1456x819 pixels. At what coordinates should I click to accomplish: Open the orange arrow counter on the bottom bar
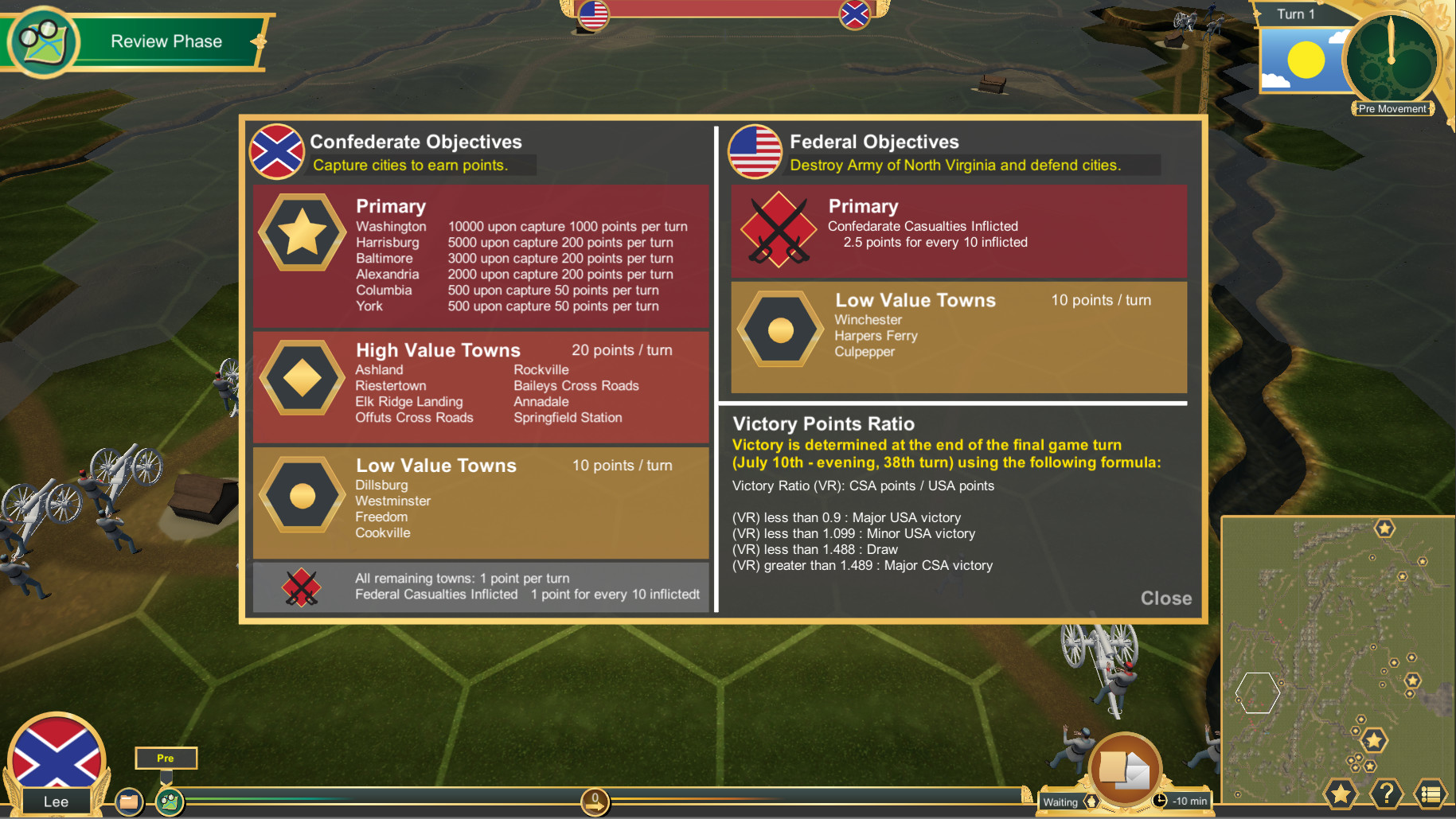point(595,804)
